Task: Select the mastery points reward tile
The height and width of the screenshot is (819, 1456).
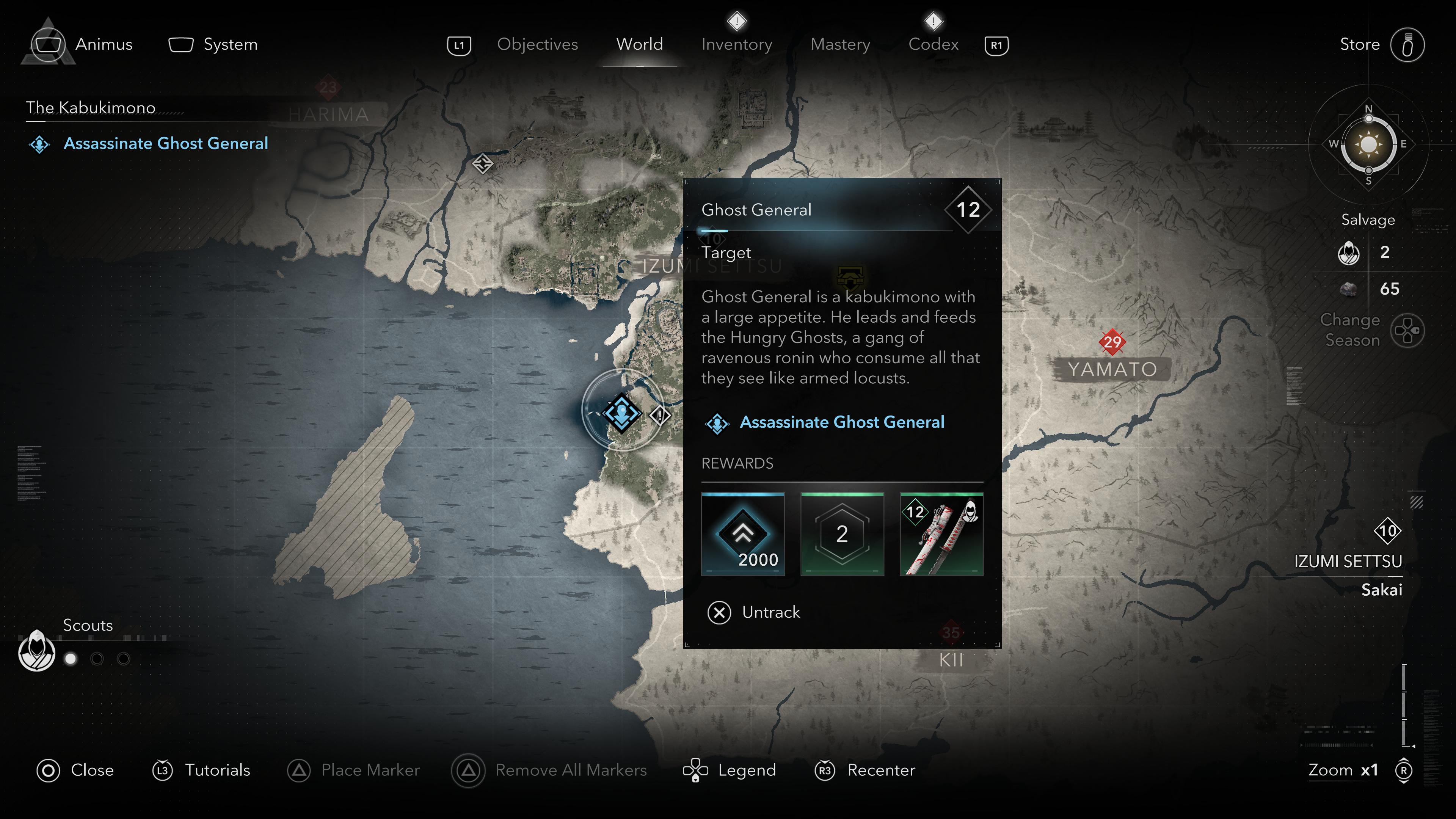Action: click(x=842, y=534)
